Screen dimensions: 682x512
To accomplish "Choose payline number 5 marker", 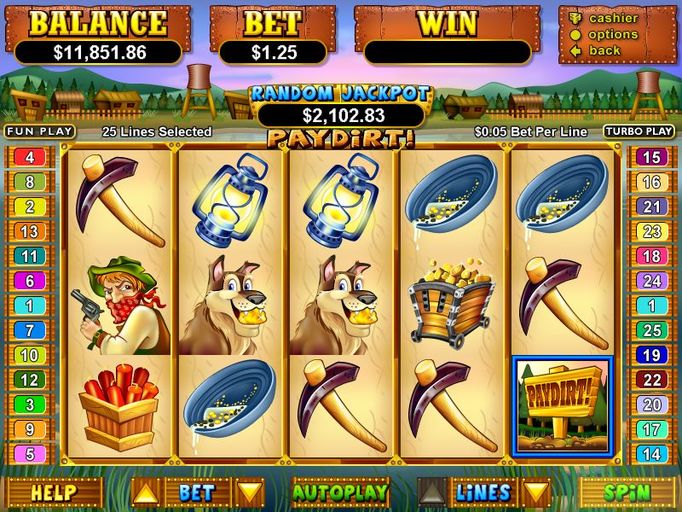I will coord(30,454).
